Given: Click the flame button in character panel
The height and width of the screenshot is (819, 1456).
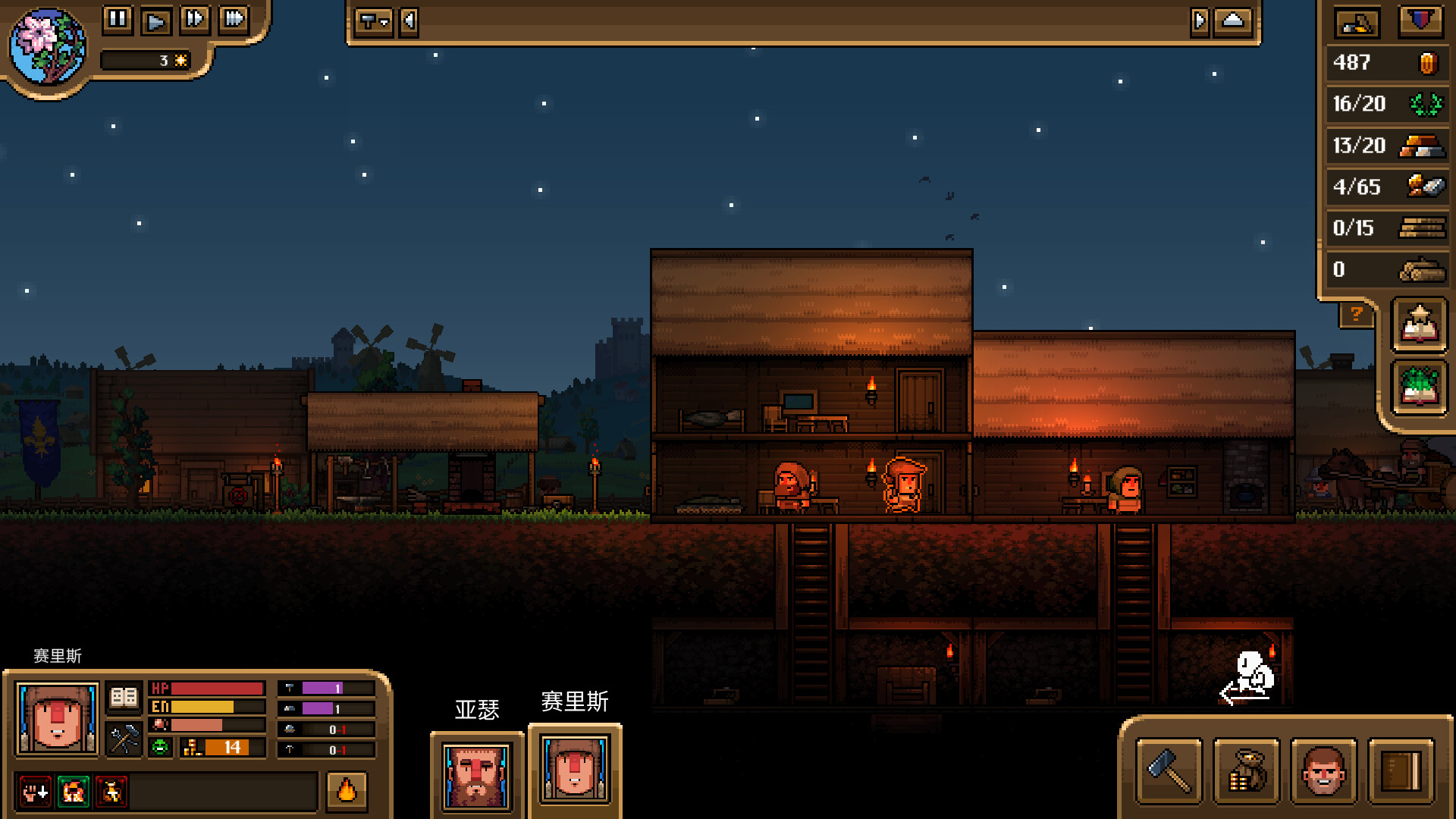Looking at the screenshot, I should coord(347,791).
